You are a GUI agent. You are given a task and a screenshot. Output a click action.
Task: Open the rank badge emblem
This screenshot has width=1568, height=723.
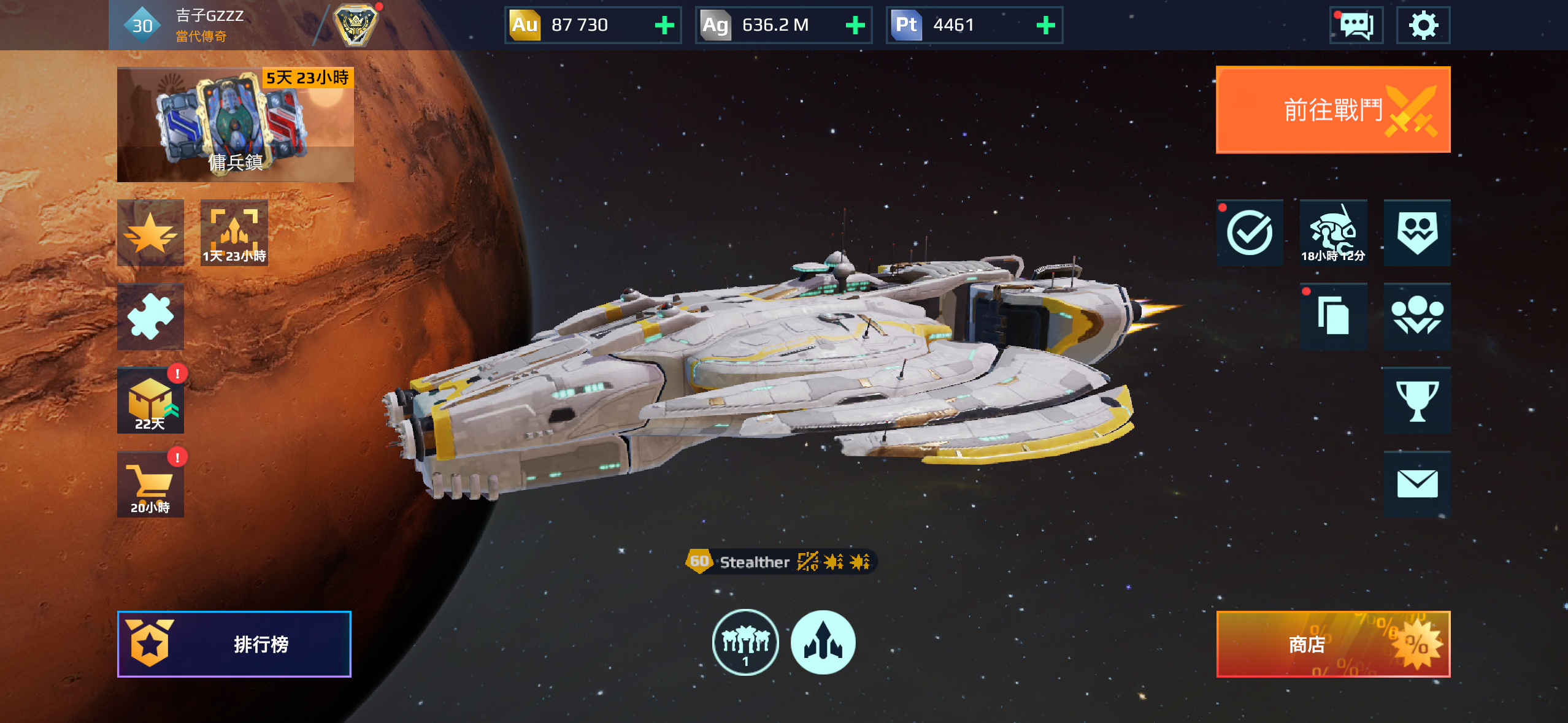point(355,25)
